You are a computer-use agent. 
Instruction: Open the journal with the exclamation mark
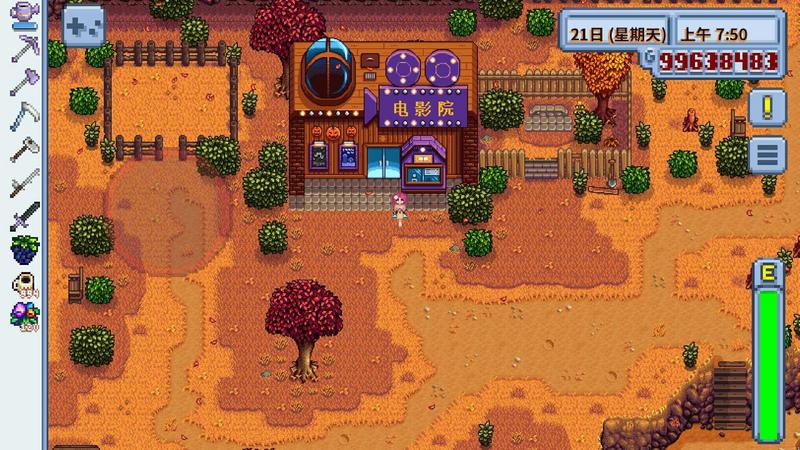767,106
